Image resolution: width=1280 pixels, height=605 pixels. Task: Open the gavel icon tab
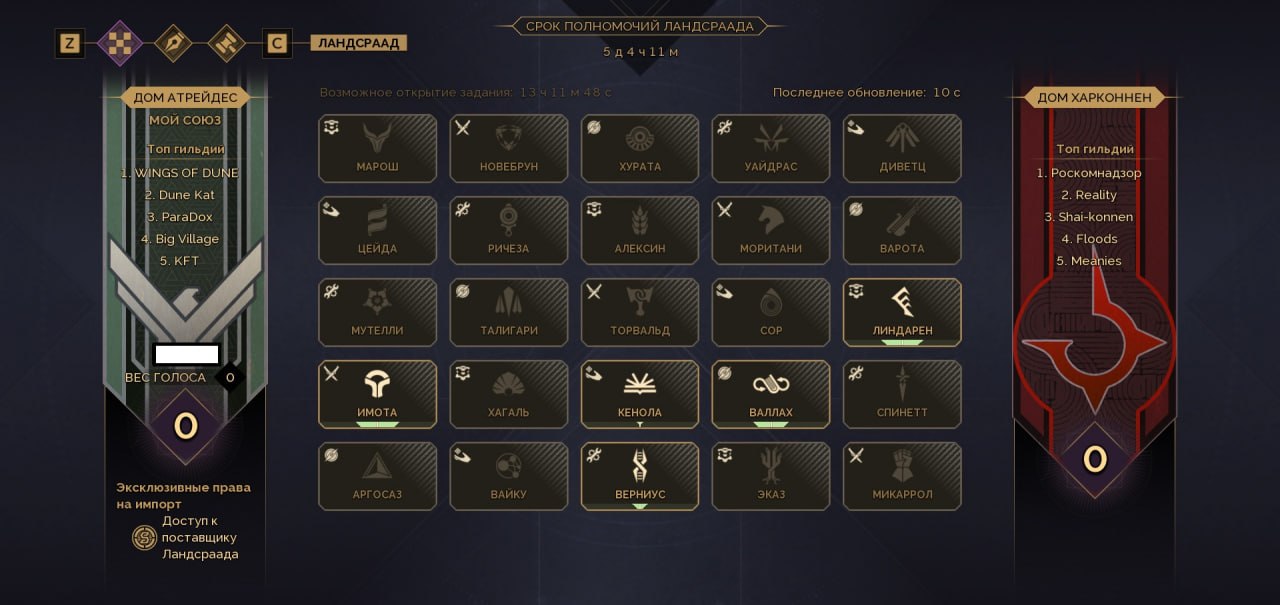pos(226,43)
